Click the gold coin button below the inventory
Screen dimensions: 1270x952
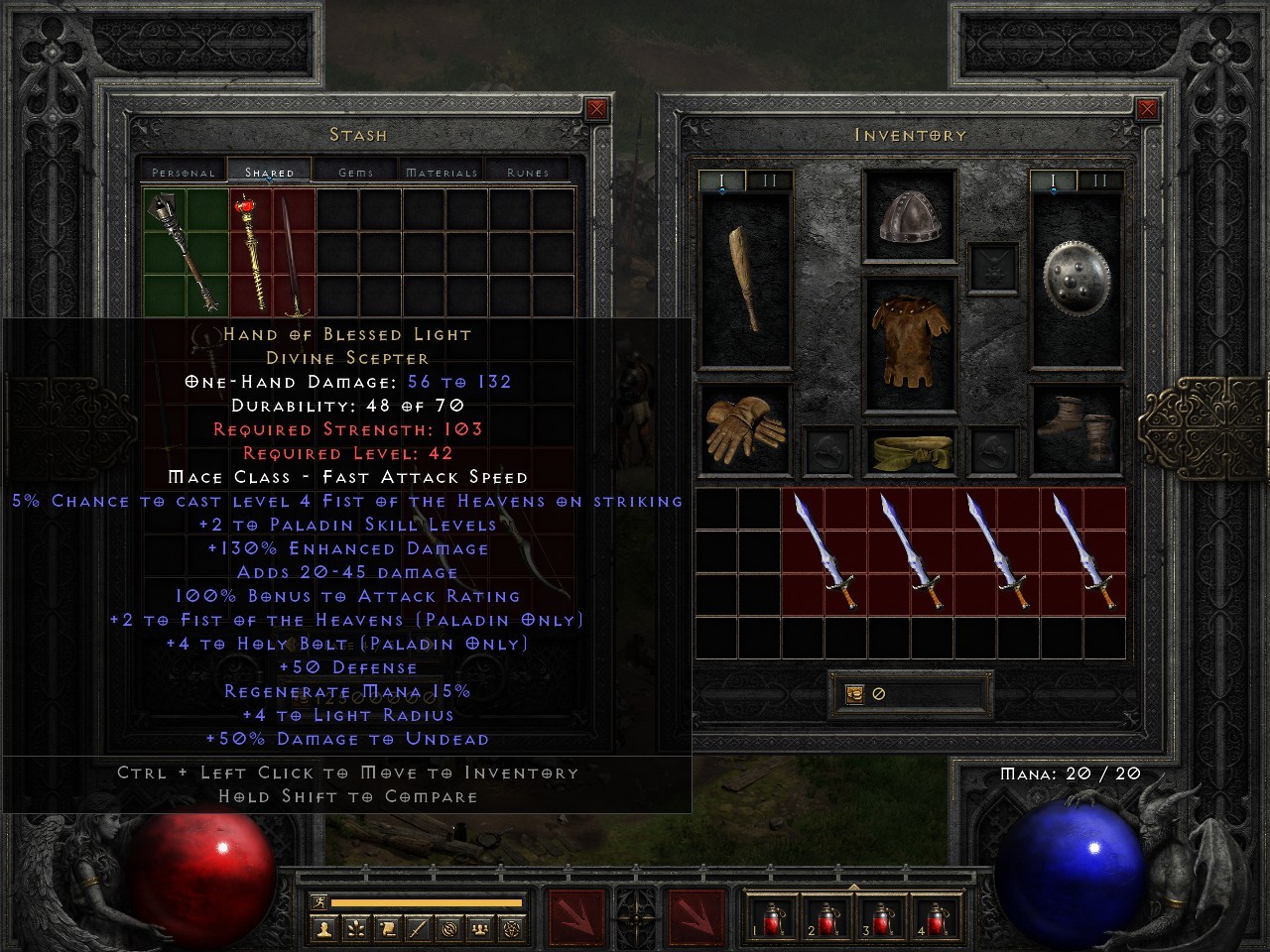coord(854,693)
